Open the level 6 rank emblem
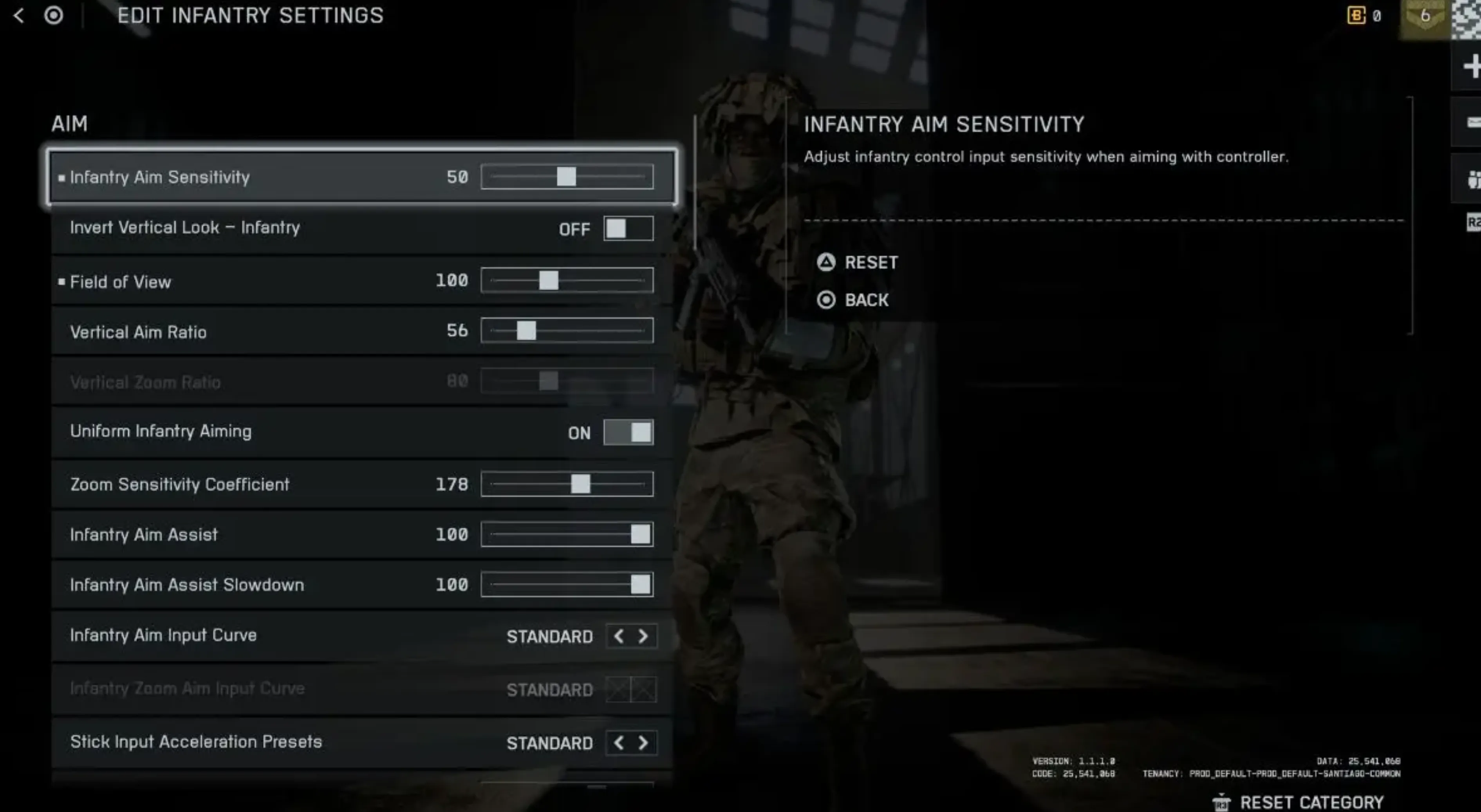 pyautogui.click(x=1425, y=16)
